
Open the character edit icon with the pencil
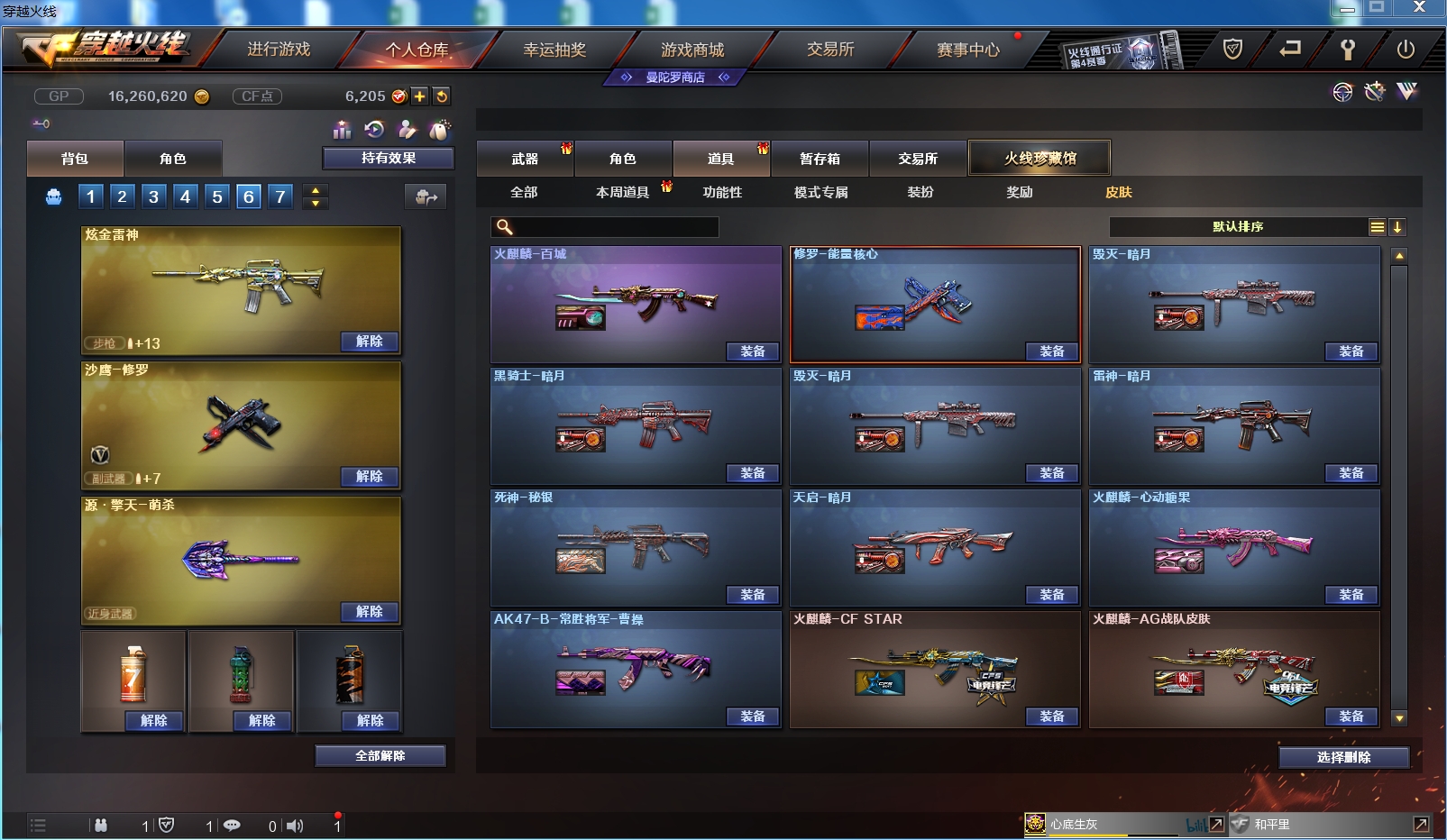408,130
